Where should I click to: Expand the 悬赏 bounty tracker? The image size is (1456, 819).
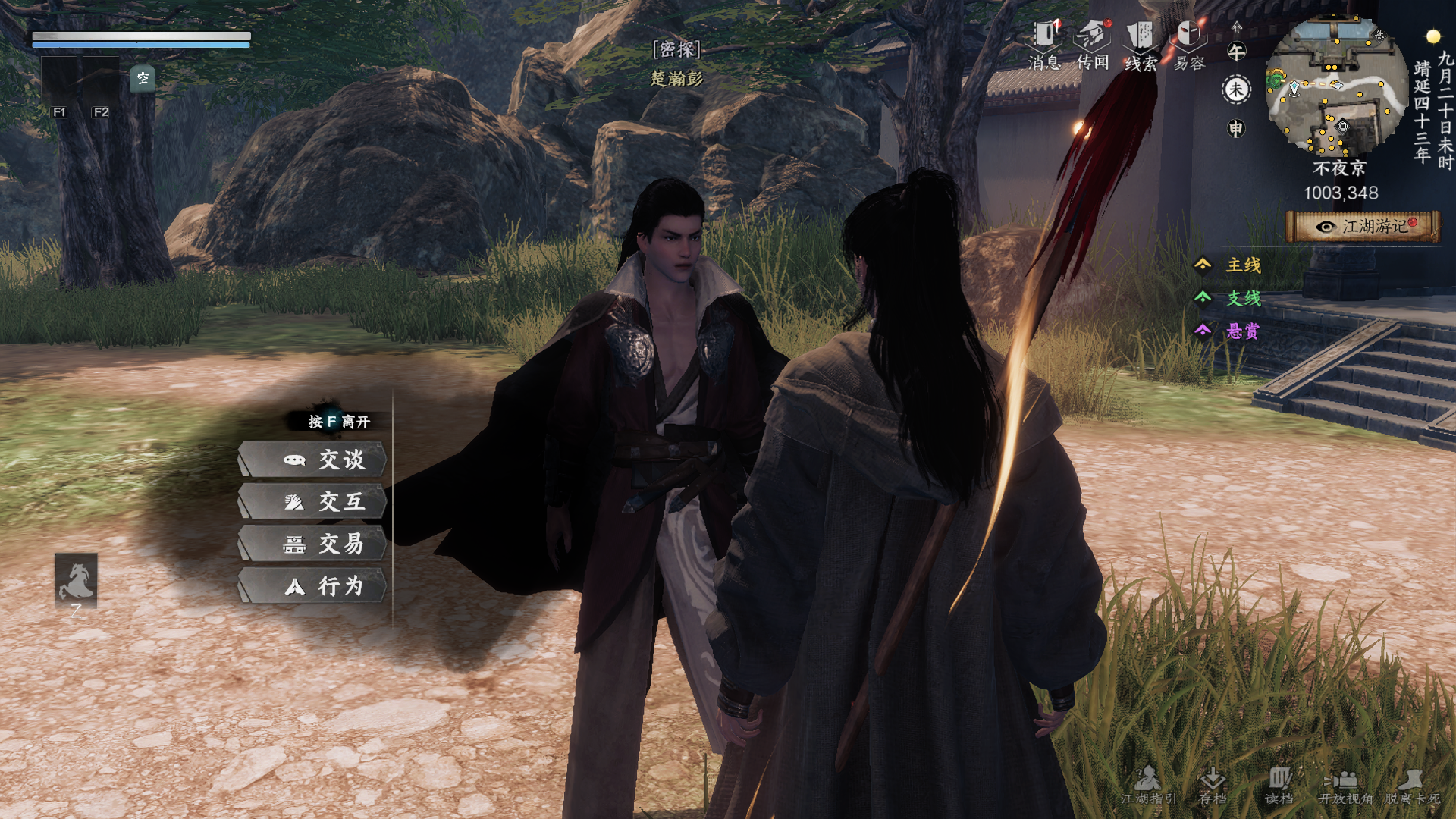click(1230, 331)
